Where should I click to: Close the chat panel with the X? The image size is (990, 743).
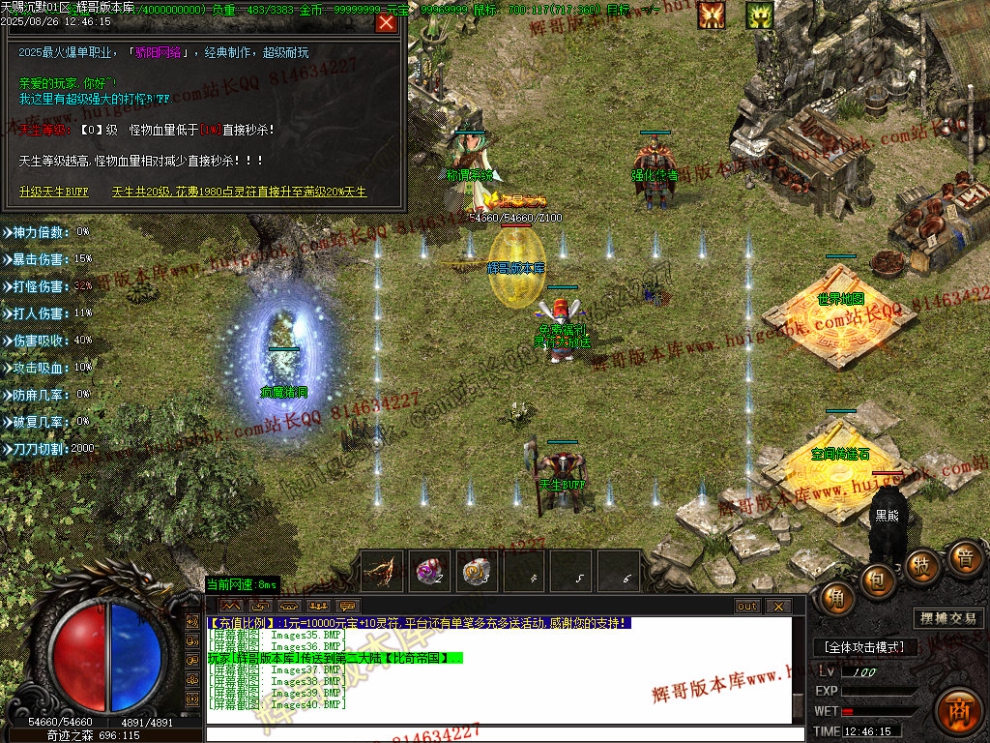pyautogui.click(x=778, y=606)
